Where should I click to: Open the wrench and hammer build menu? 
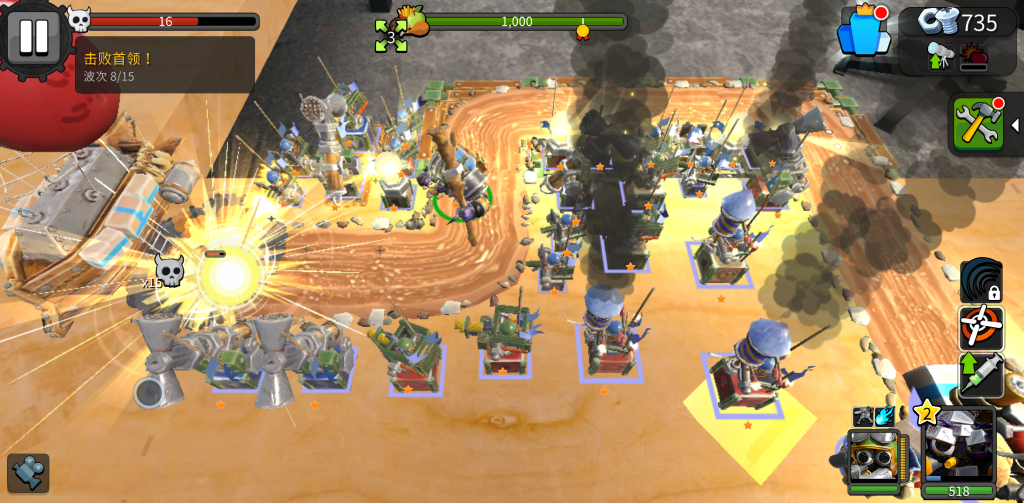977,124
